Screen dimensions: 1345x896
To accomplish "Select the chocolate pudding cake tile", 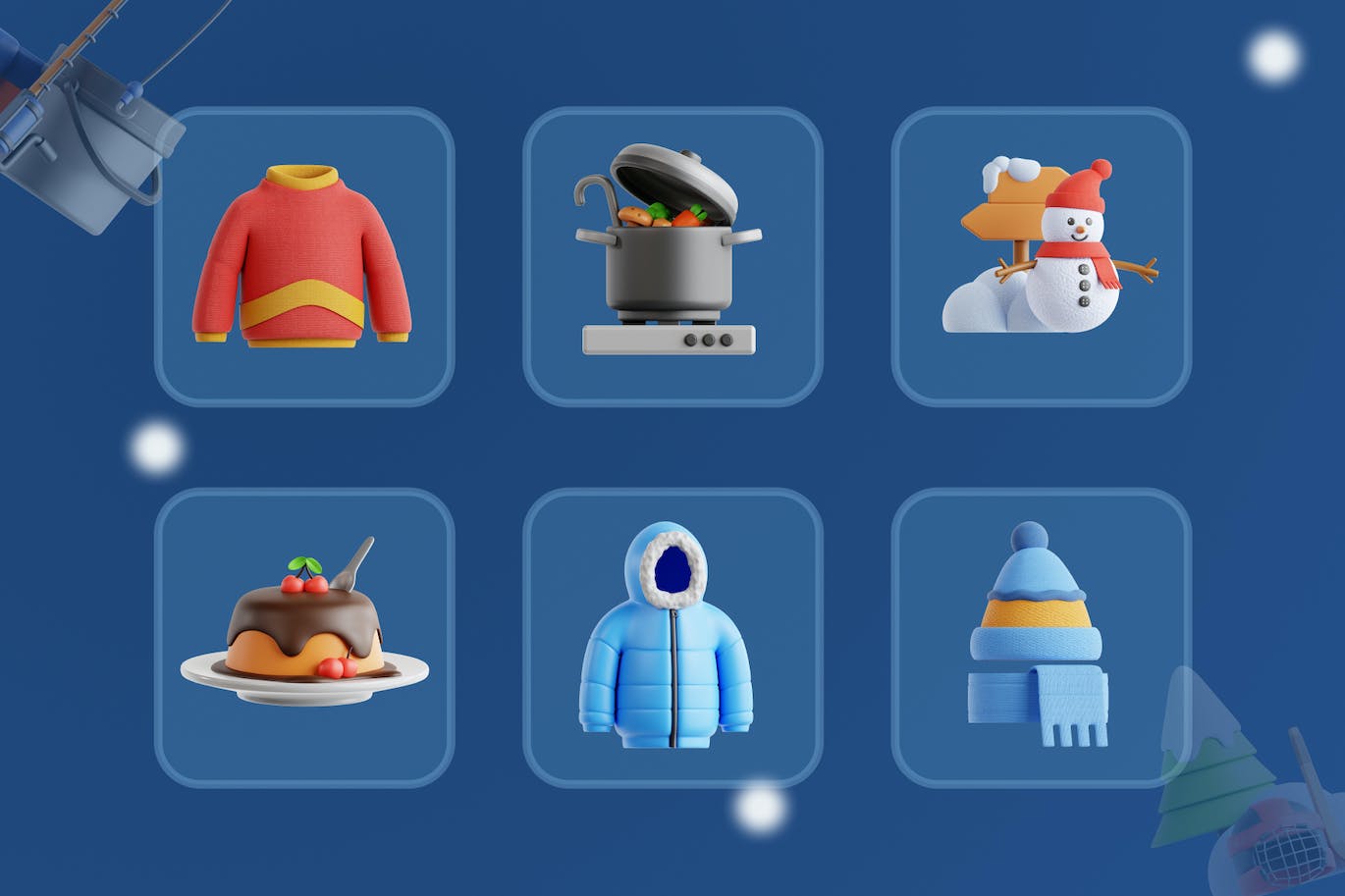I will point(303,637).
